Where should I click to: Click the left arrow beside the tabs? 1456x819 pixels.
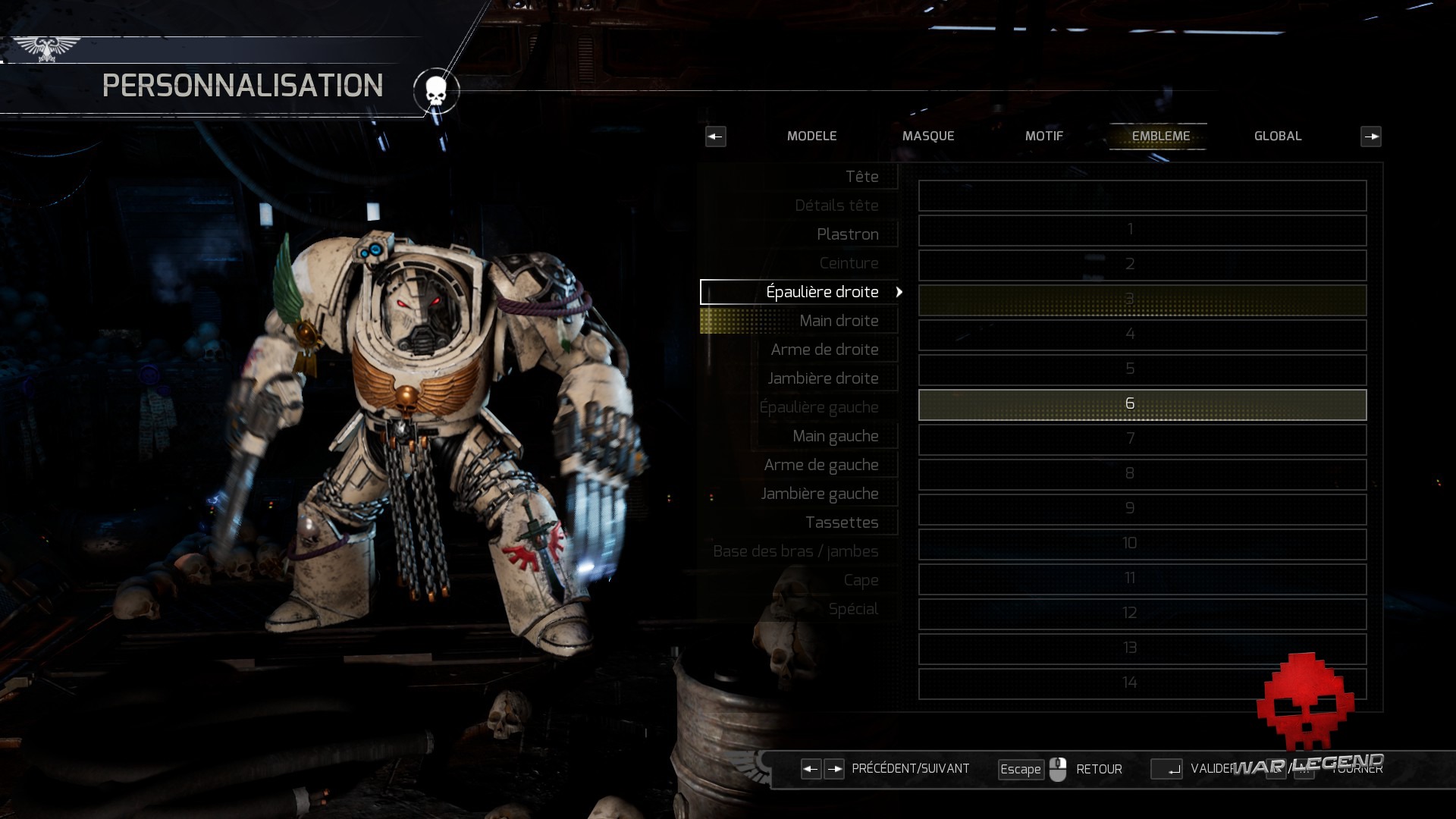pyautogui.click(x=715, y=136)
